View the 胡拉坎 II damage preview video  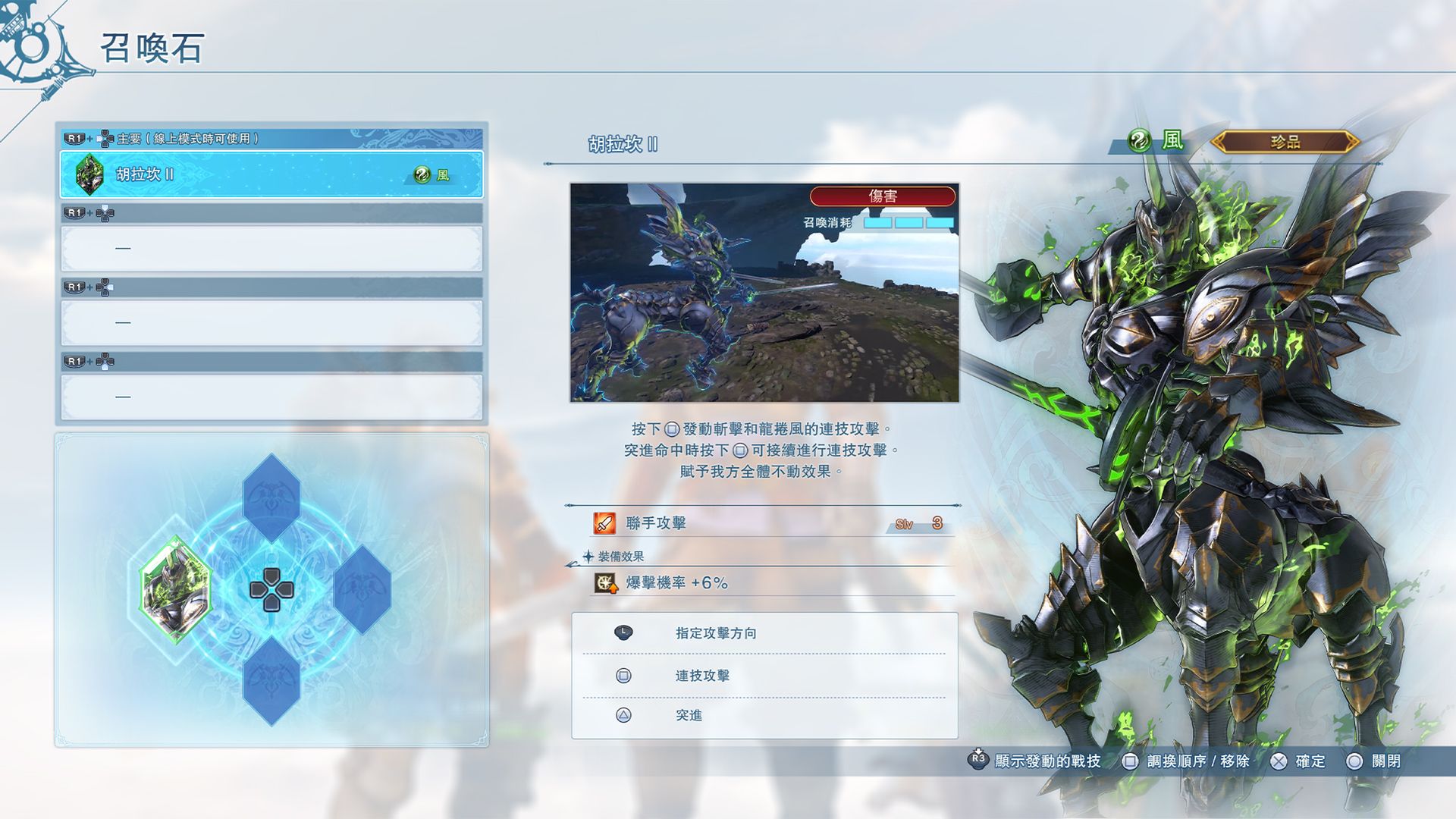(764, 293)
